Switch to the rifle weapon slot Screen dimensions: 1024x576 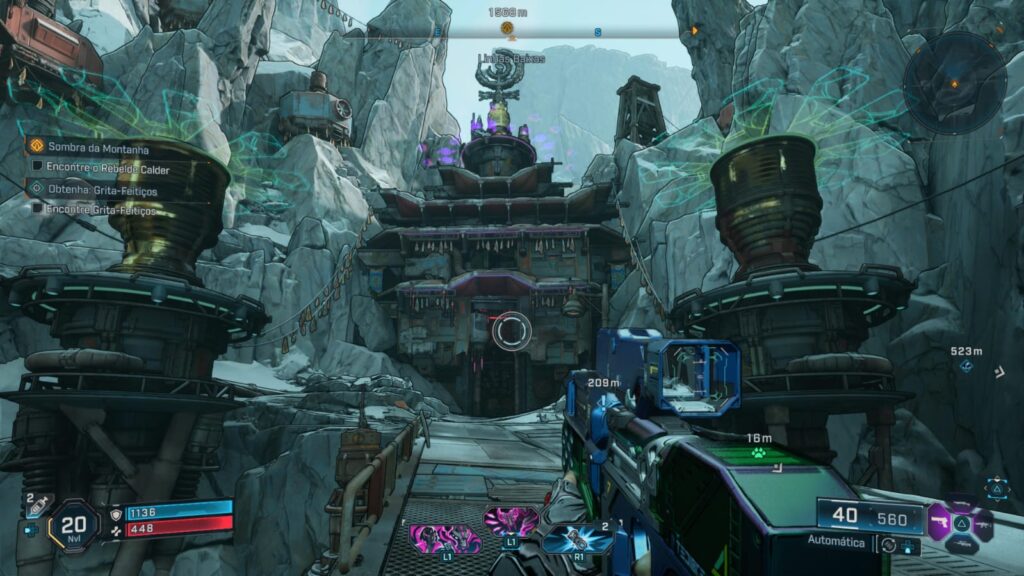pos(984,524)
